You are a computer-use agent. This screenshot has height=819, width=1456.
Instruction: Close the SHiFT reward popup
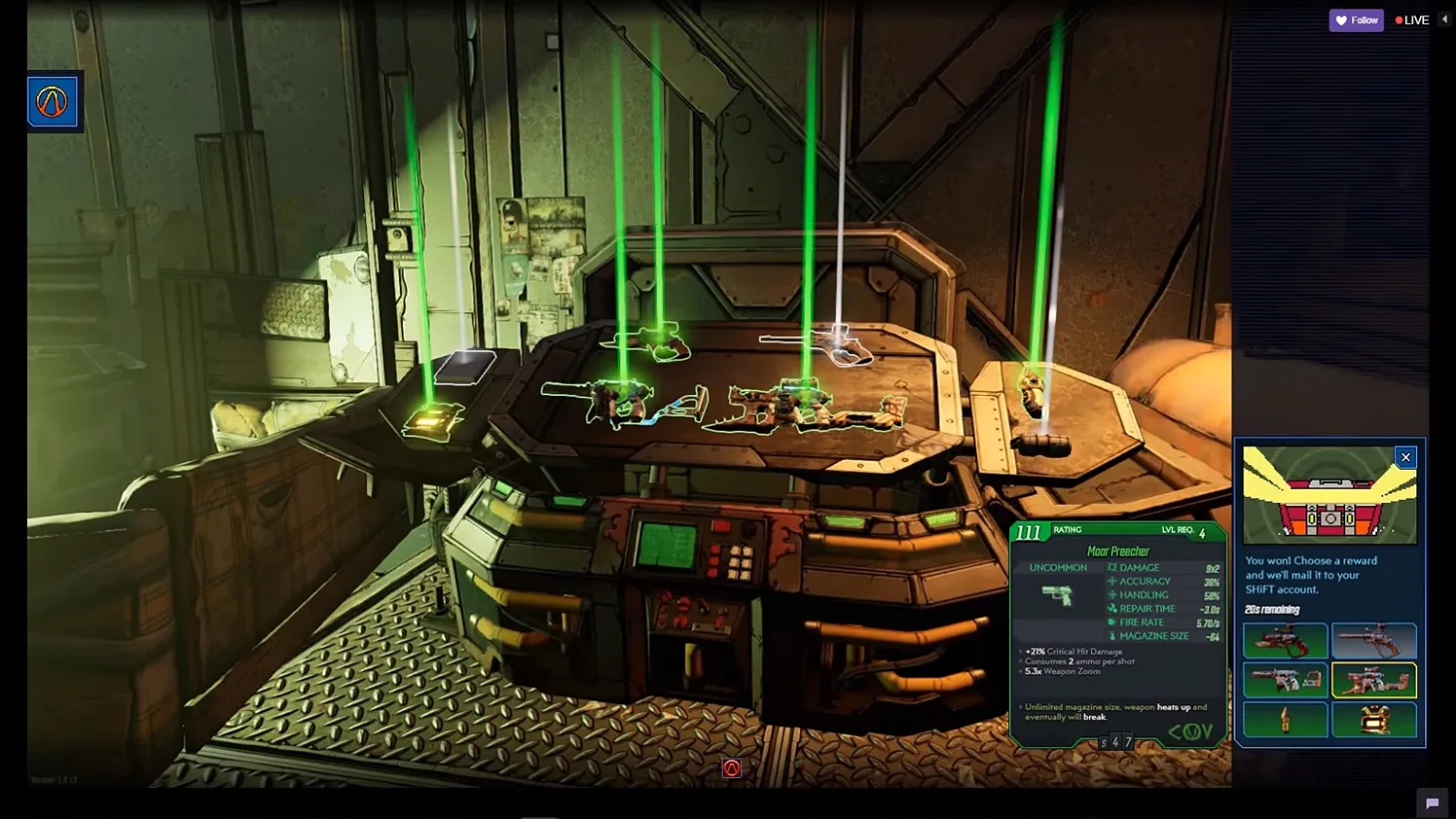[x=1405, y=456]
